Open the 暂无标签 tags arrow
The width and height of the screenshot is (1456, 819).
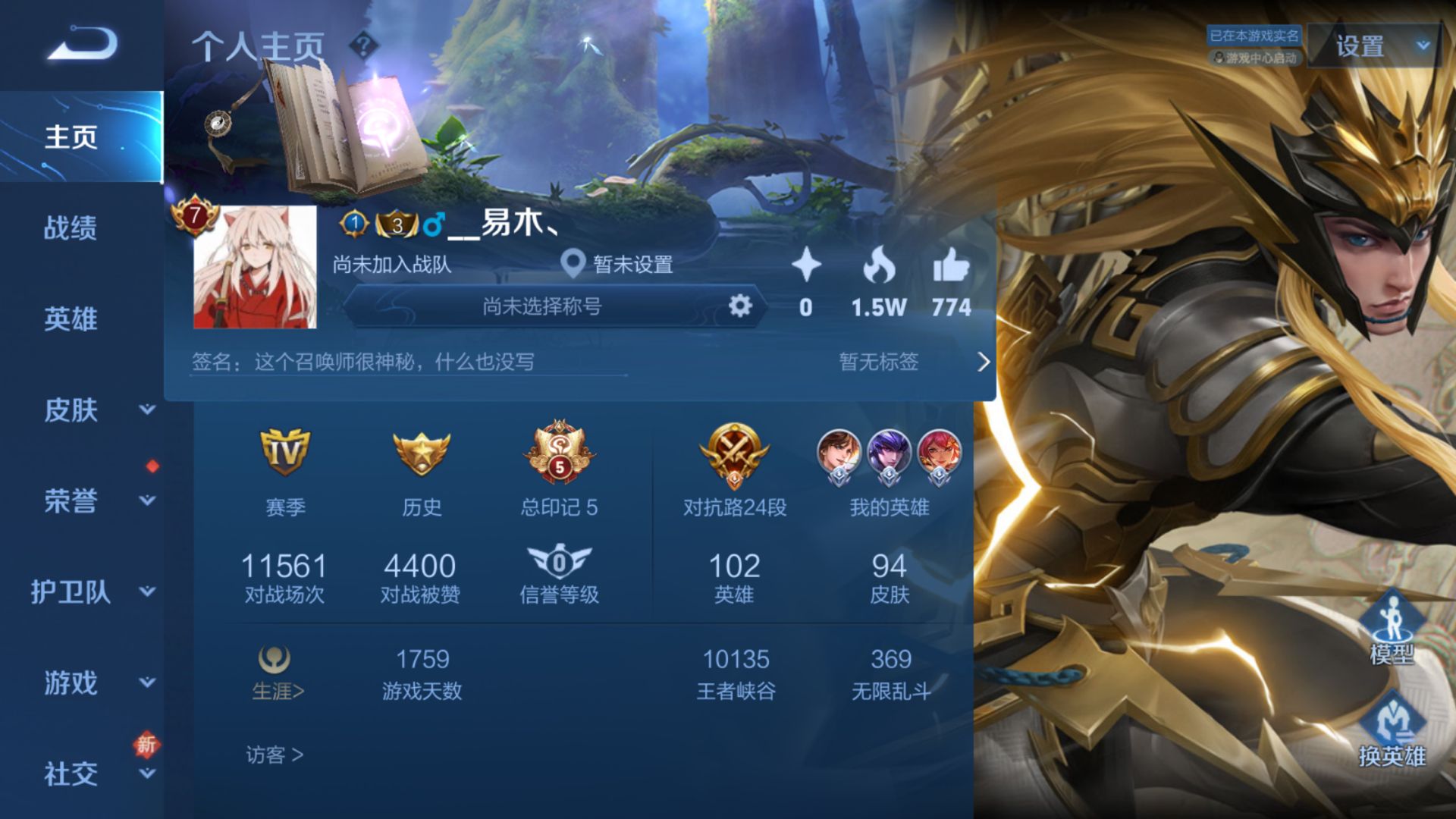pyautogui.click(x=983, y=362)
